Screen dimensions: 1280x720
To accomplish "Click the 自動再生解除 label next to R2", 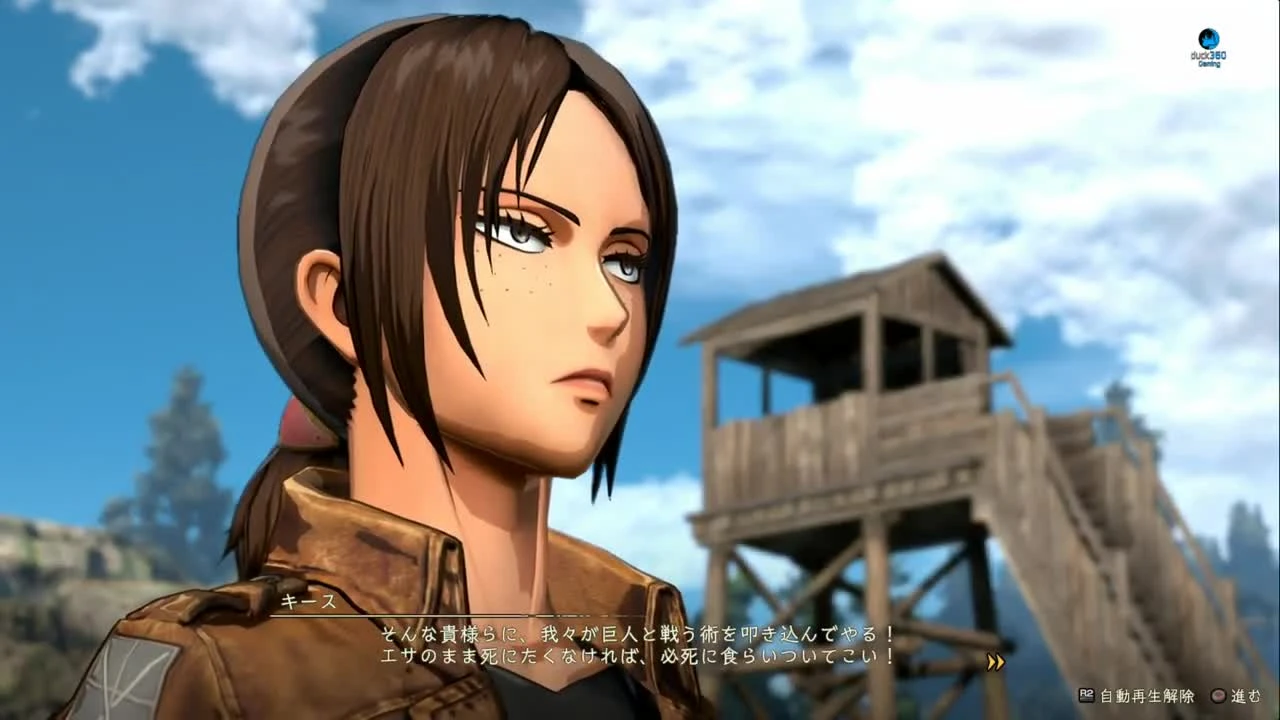I will tap(1147, 695).
